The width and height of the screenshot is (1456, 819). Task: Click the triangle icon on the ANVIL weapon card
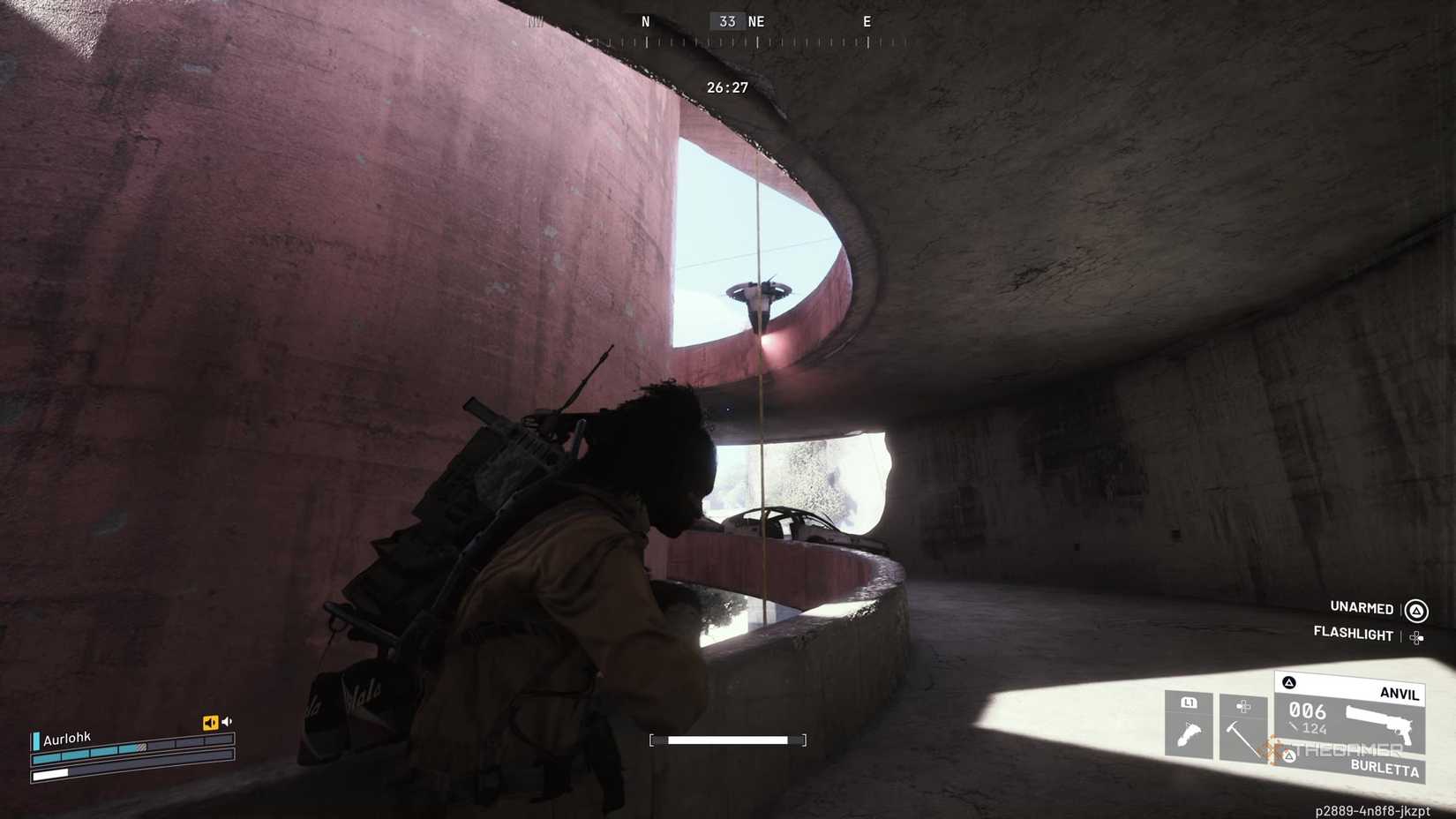point(1290,681)
